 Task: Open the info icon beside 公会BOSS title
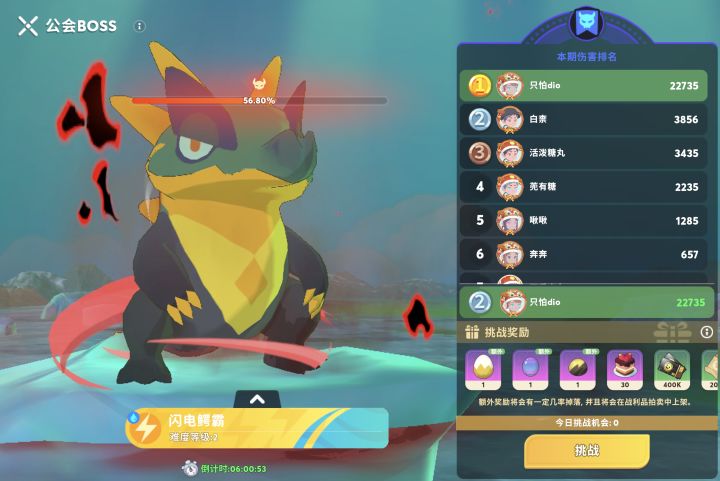click(x=139, y=26)
